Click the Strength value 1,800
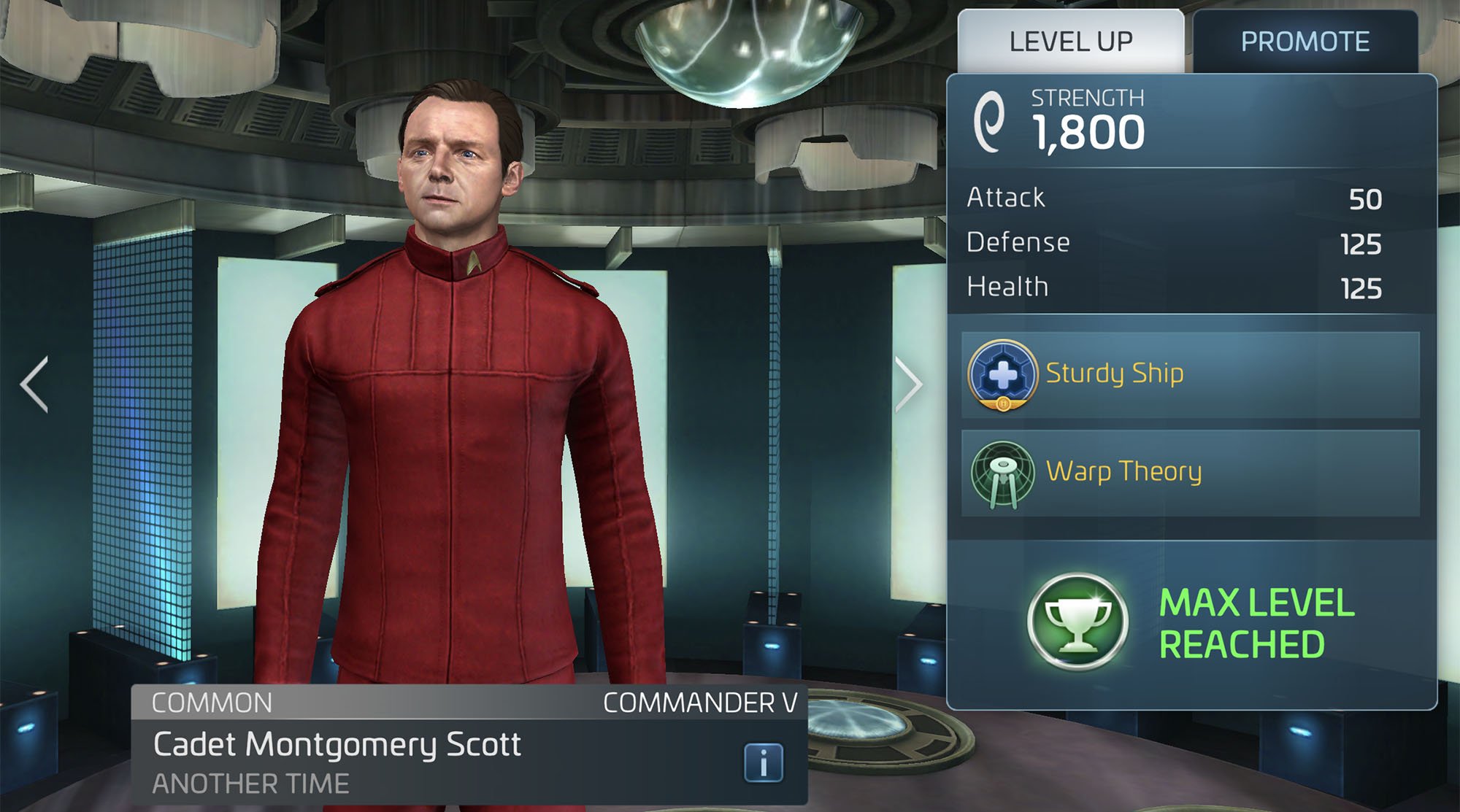The height and width of the screenshot is (812, 1460). click(1089, 131)
